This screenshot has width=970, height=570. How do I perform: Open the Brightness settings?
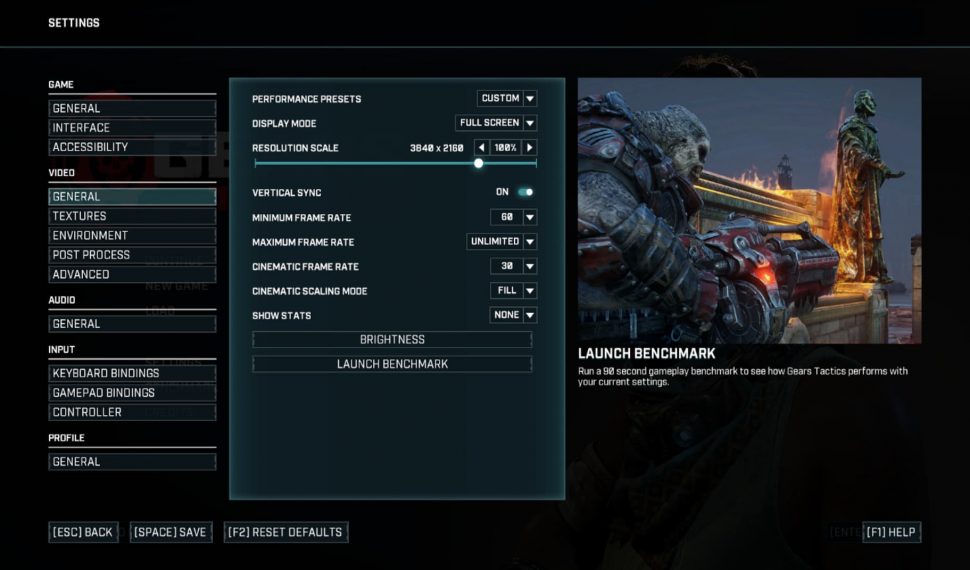(392, 340)
